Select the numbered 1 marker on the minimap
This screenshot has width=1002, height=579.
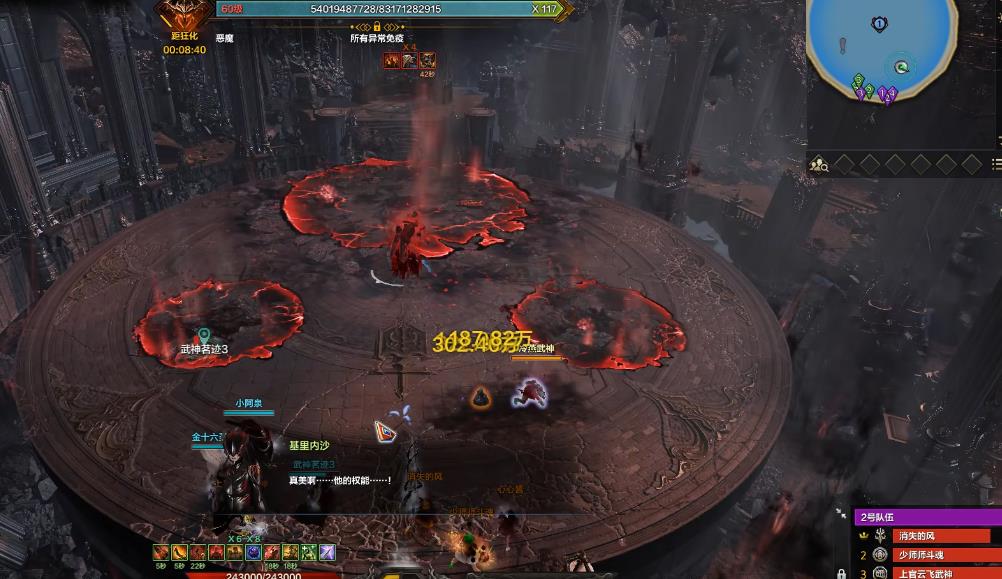point(878,24)
